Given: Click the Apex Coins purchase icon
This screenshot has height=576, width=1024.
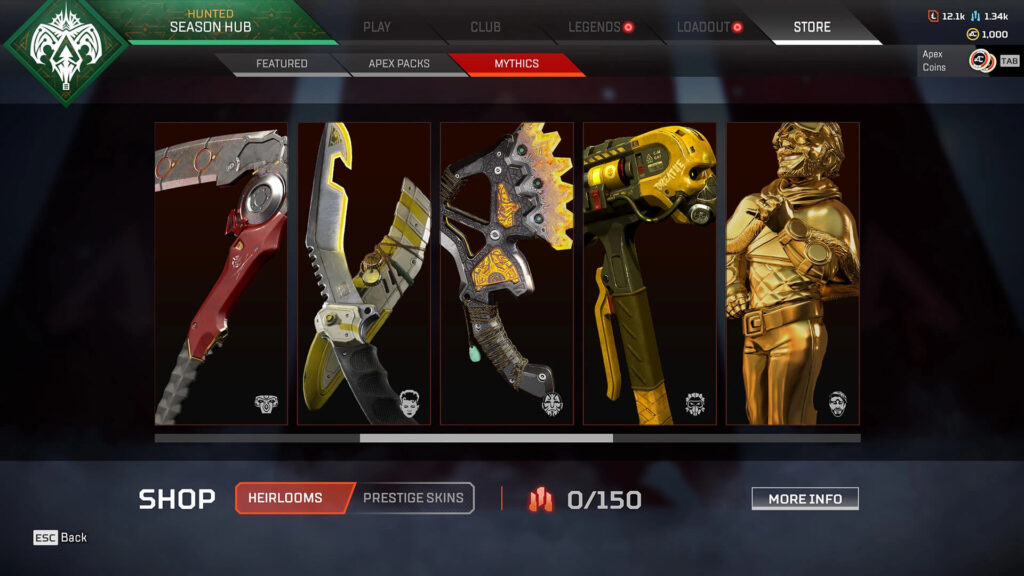Looking at the screenshot, I should 981,61.
